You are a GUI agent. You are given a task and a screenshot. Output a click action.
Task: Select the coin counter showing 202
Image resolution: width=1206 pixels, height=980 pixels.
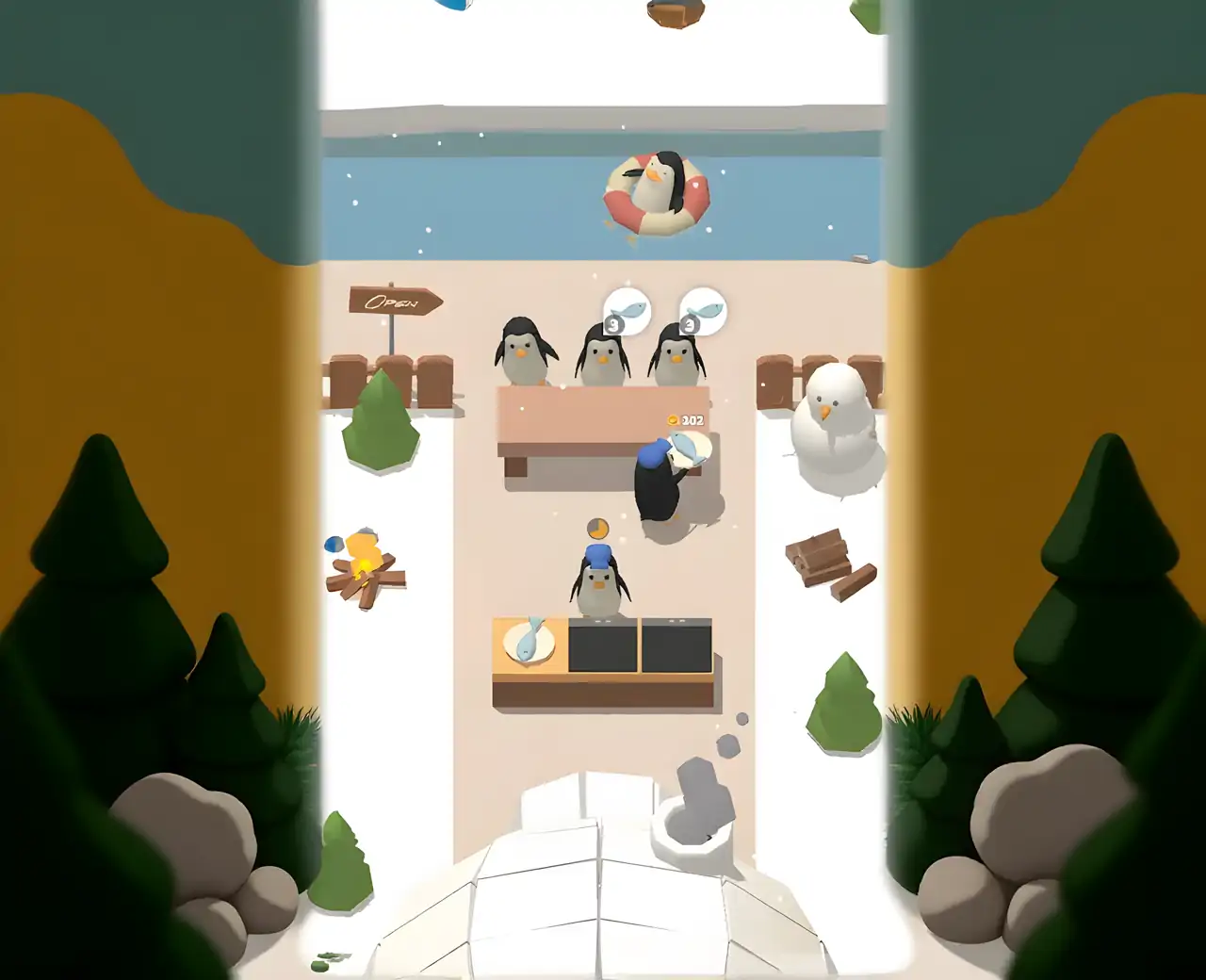(x=686, y=420)
